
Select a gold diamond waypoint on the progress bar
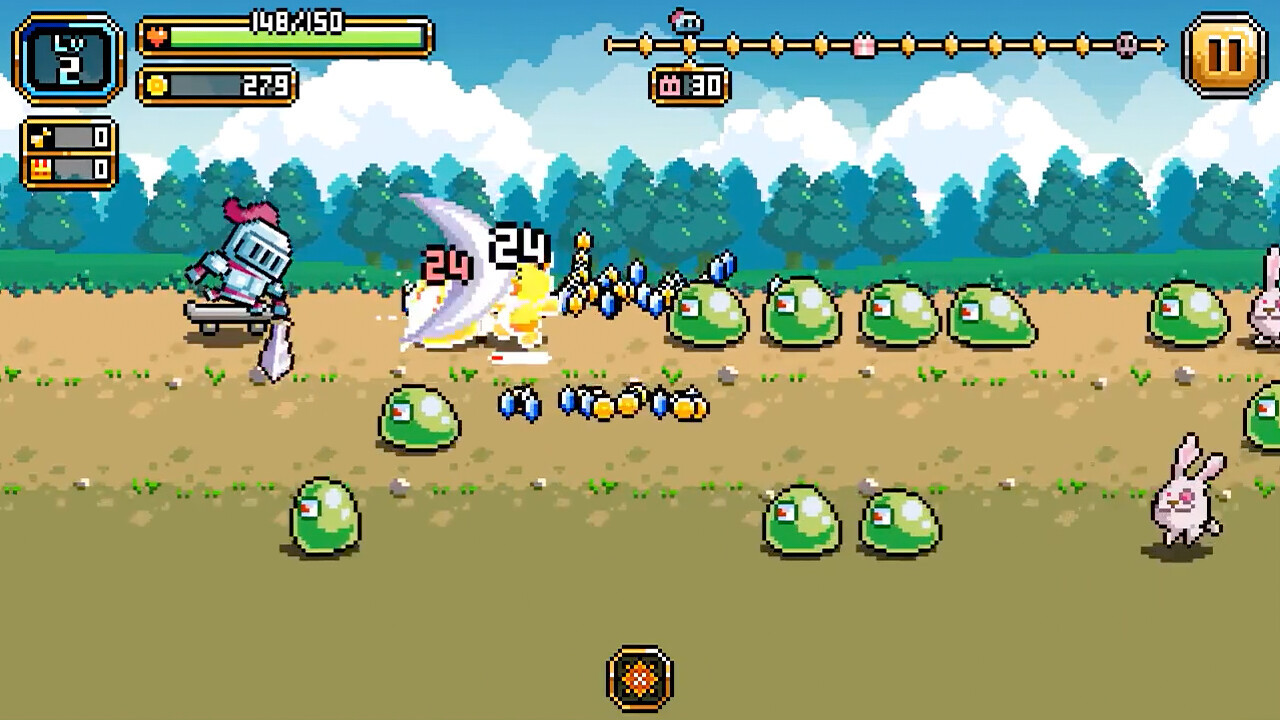click(778, 44)
